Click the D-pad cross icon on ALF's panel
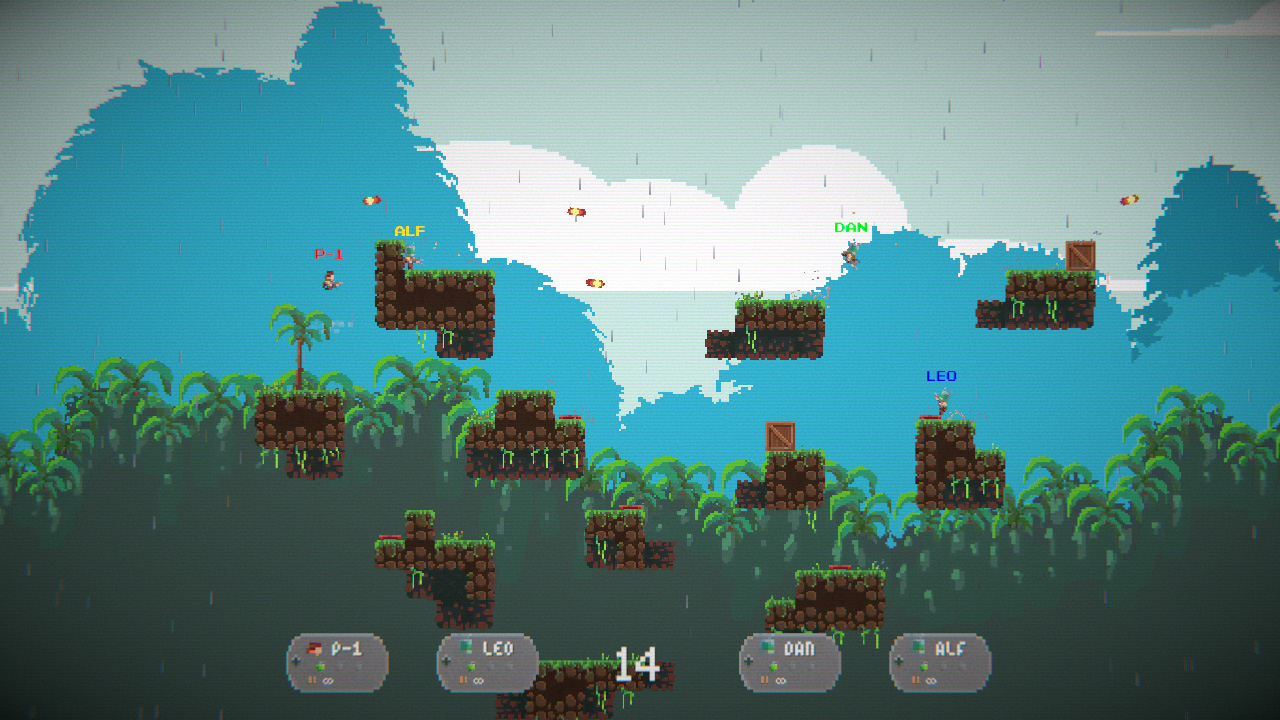The width and height of the screenshot is (1280, 720). (x=898, y=661)
